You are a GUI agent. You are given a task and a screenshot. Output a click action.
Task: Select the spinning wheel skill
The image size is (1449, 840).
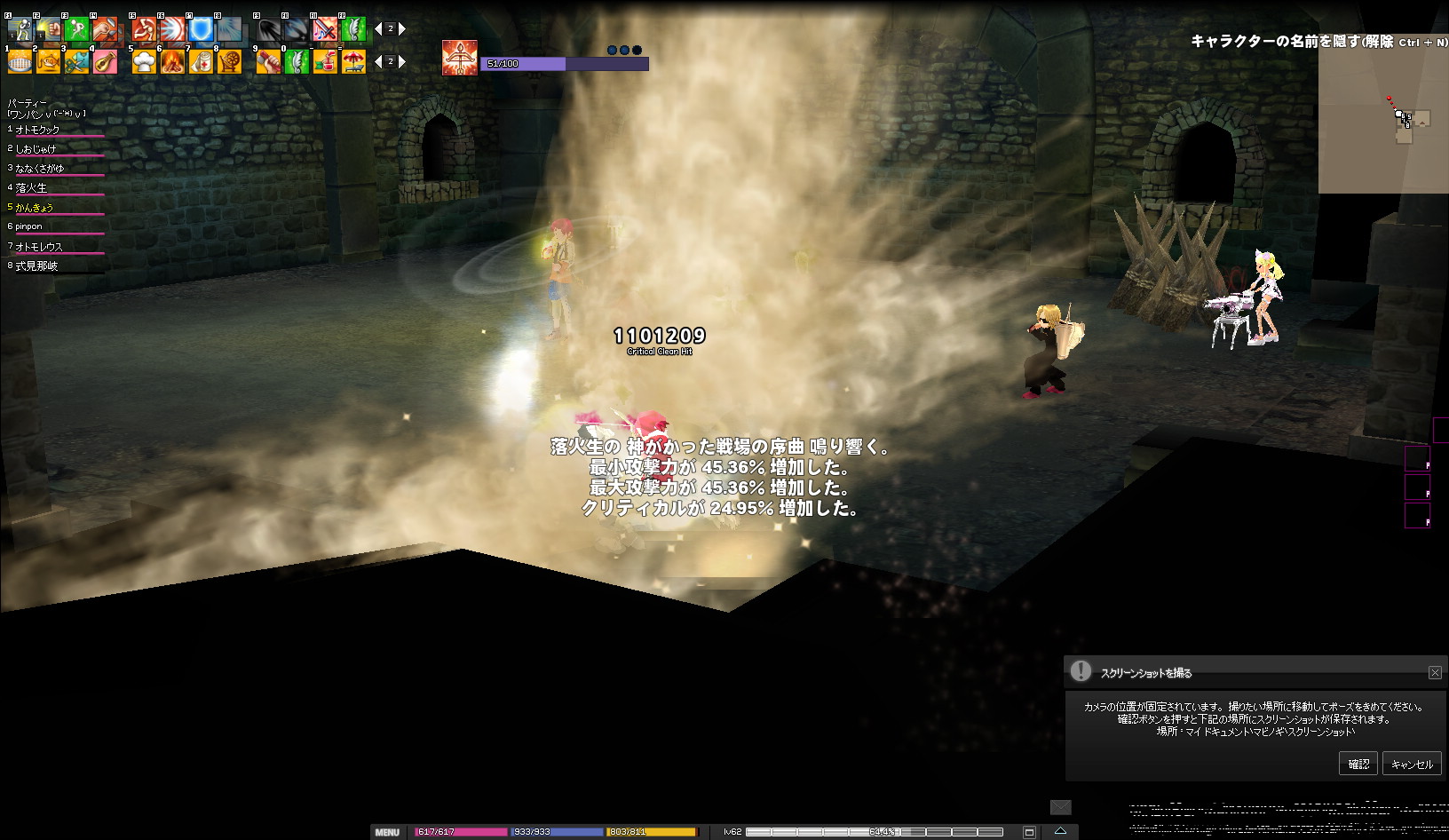(x=229, y=62)
